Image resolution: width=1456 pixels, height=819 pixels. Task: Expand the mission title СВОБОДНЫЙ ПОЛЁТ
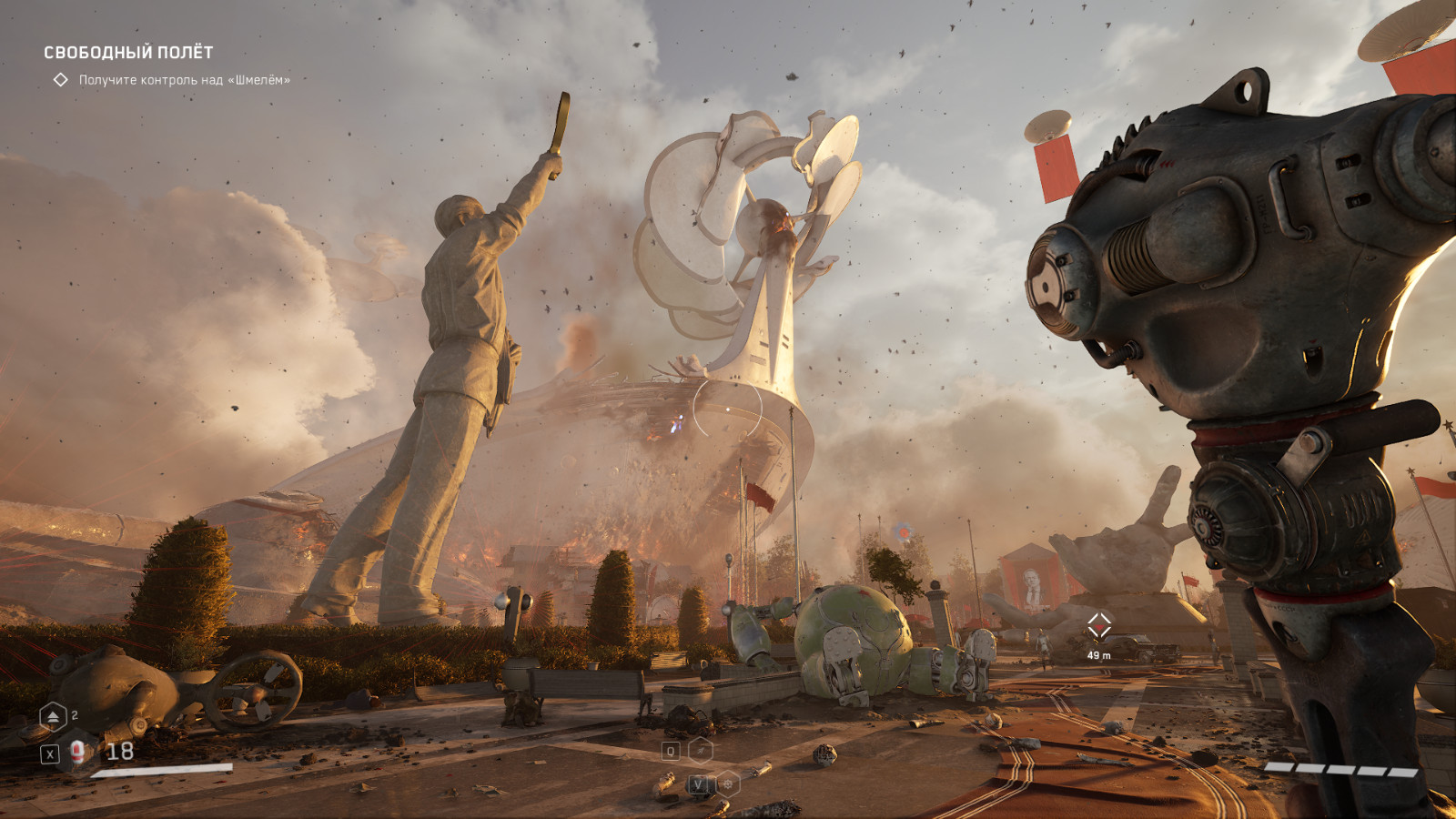[127, 53]
